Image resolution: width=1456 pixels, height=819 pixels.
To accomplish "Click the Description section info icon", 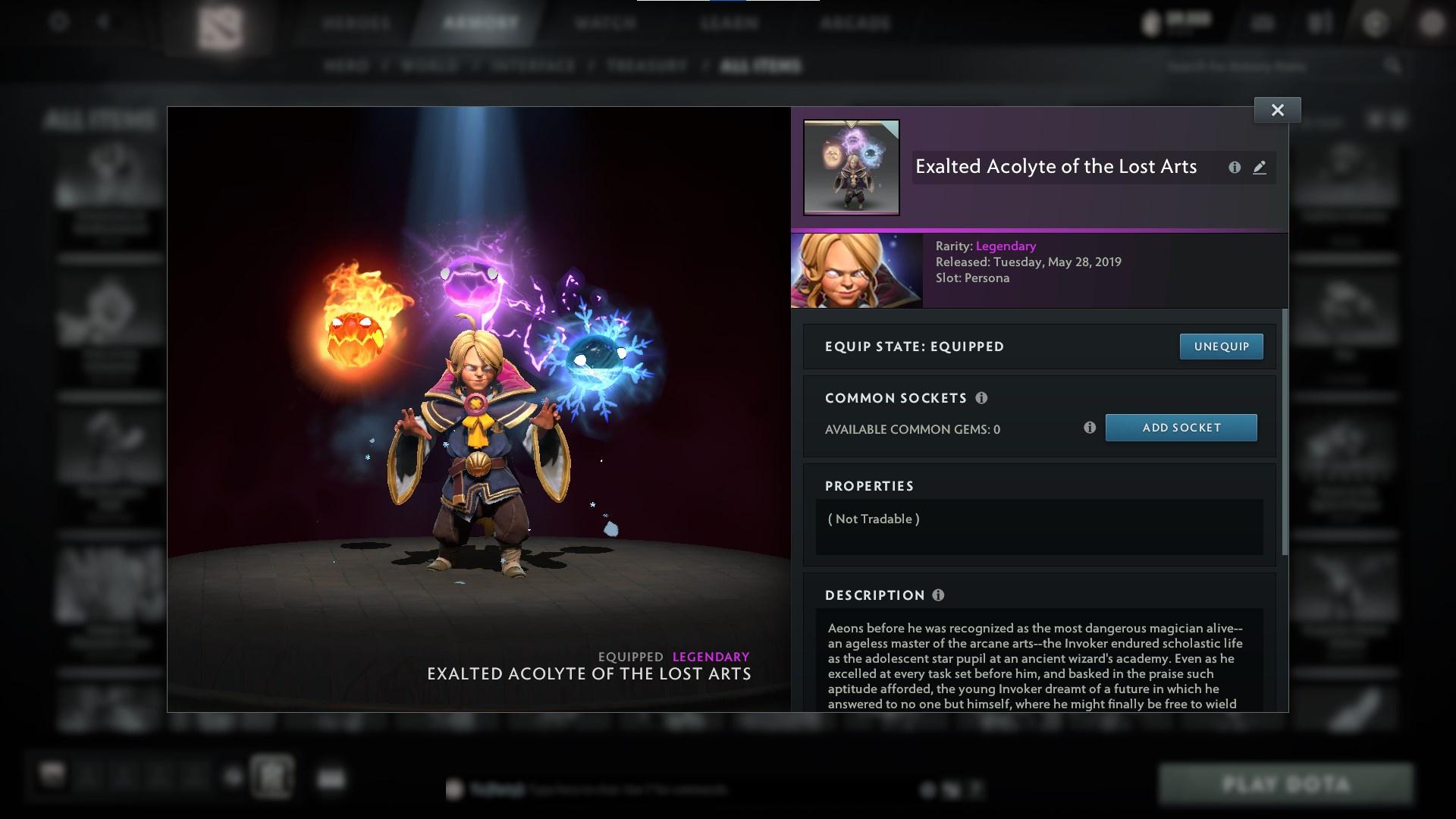I will point(938,596).
